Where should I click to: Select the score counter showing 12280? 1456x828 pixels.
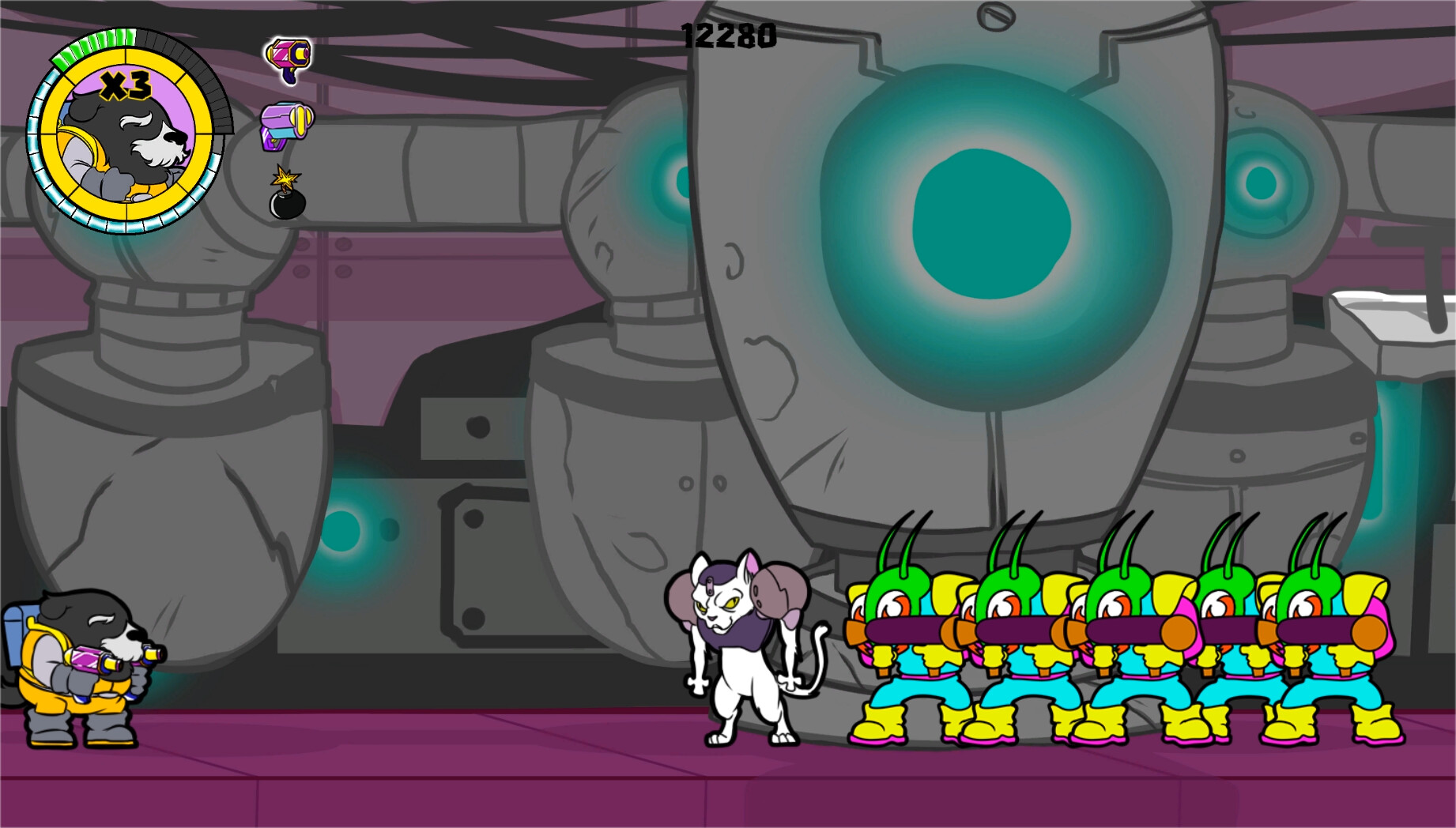[x=728, y=33]
